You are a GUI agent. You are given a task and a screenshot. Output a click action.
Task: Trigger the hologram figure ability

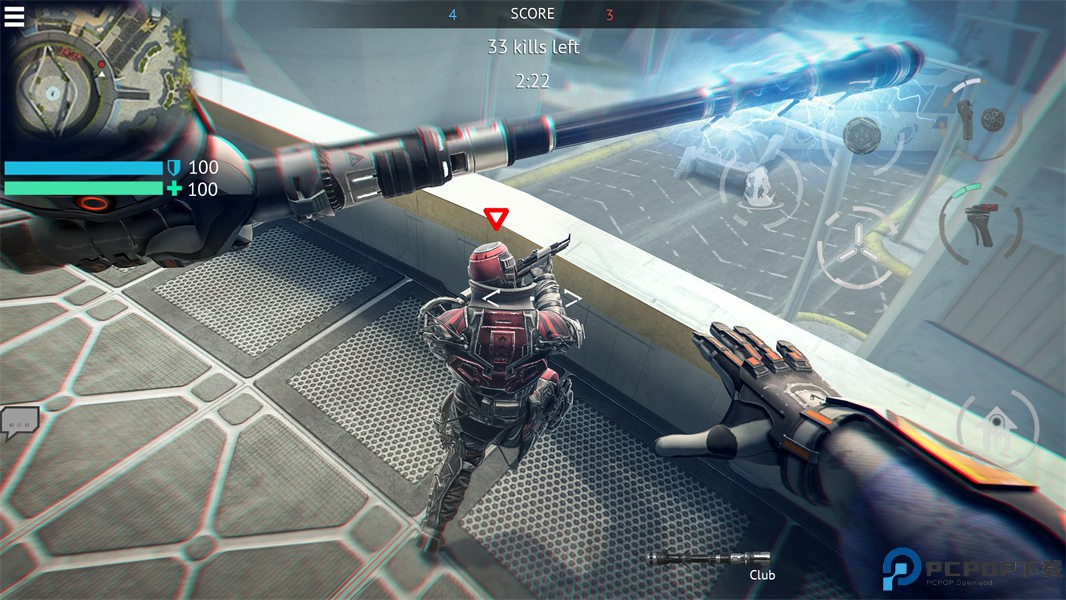[x=760, y=186]
